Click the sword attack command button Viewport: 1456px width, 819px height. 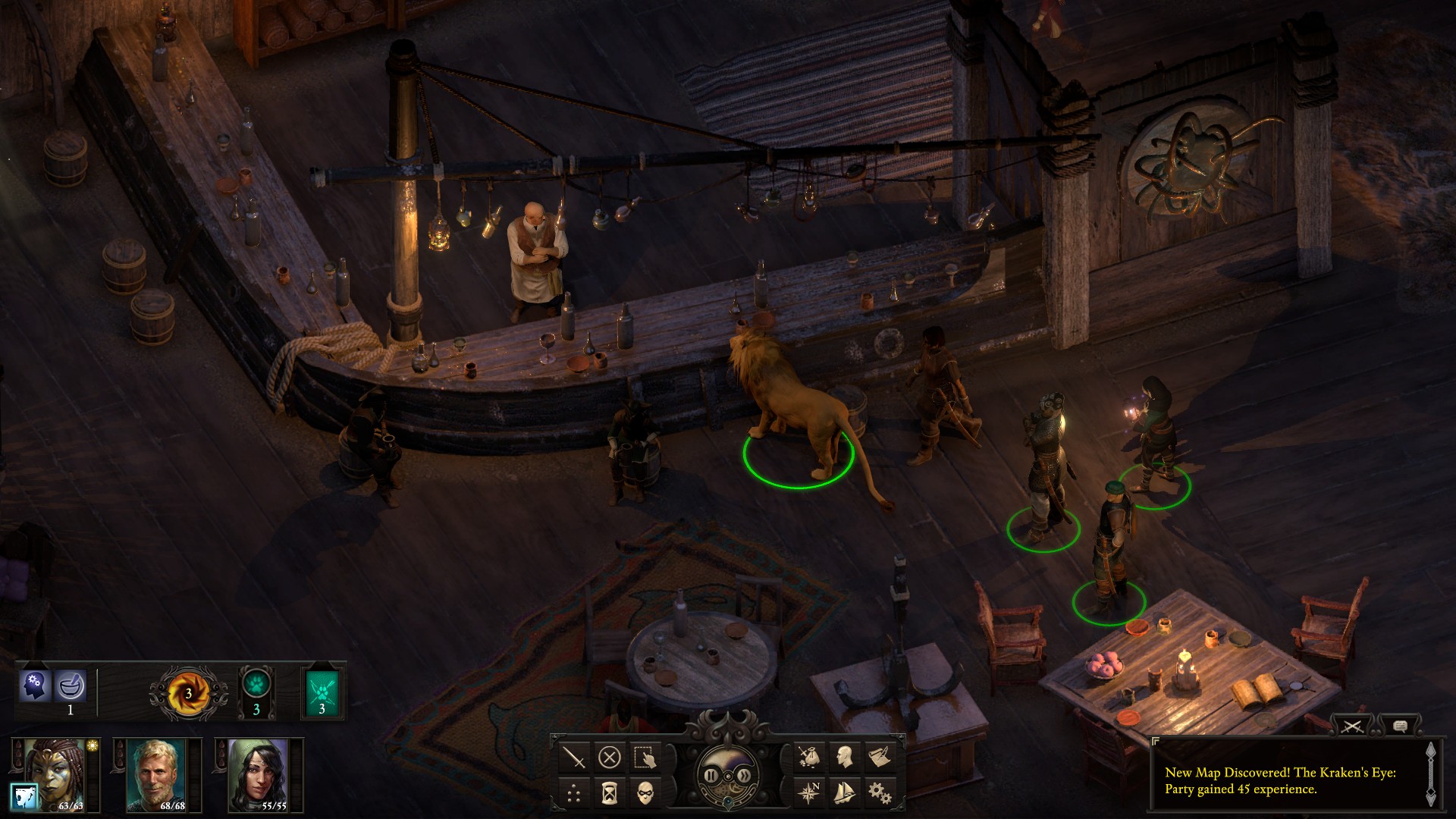[x=575, y=757]
